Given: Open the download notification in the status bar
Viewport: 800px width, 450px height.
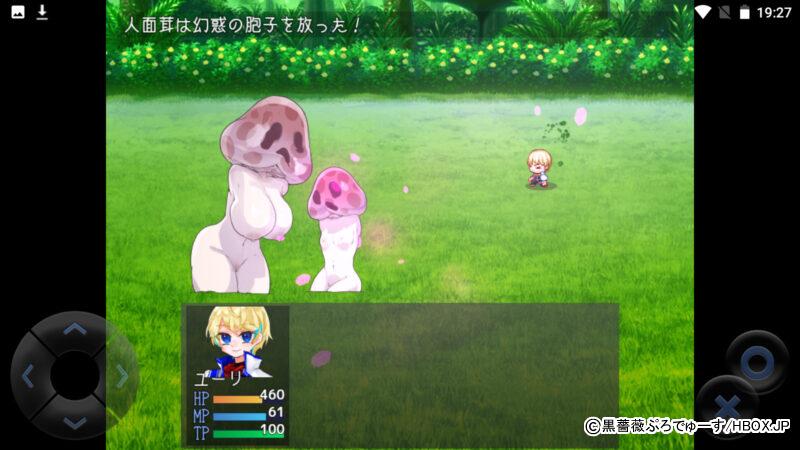Looking at the screenshot, I should (42, 12).
